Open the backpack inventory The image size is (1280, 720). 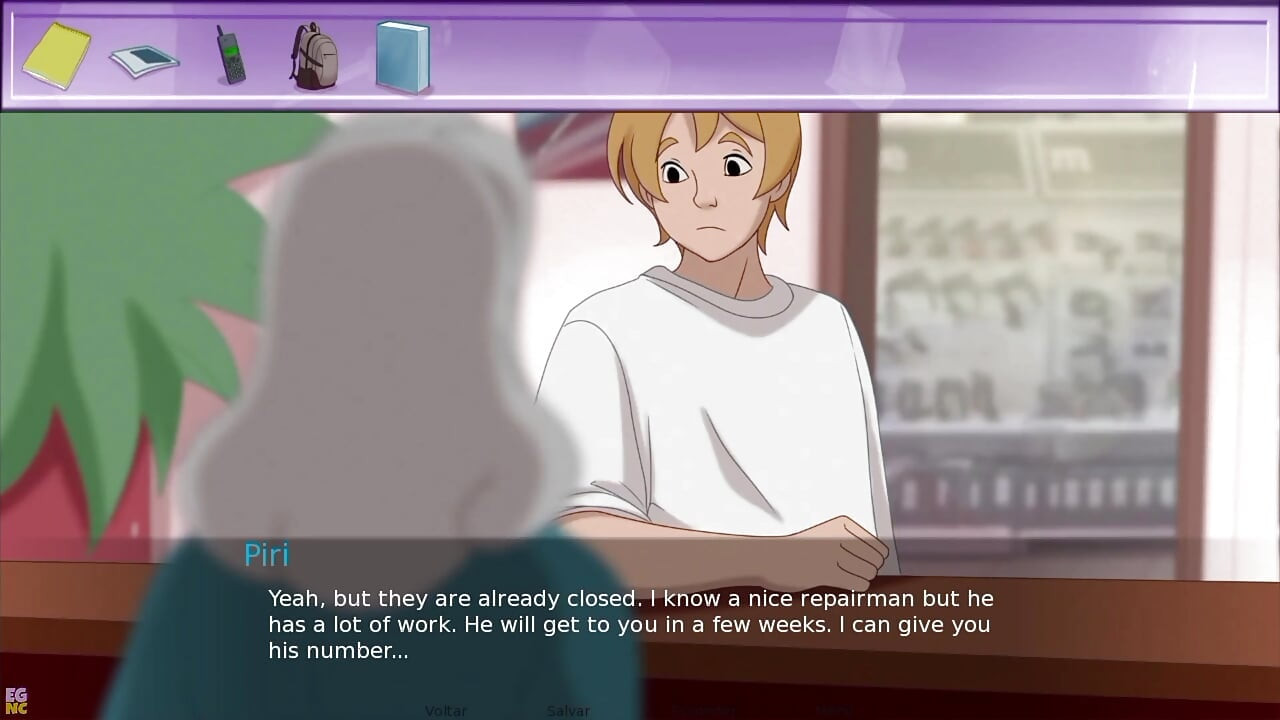(x=314, y=56)
